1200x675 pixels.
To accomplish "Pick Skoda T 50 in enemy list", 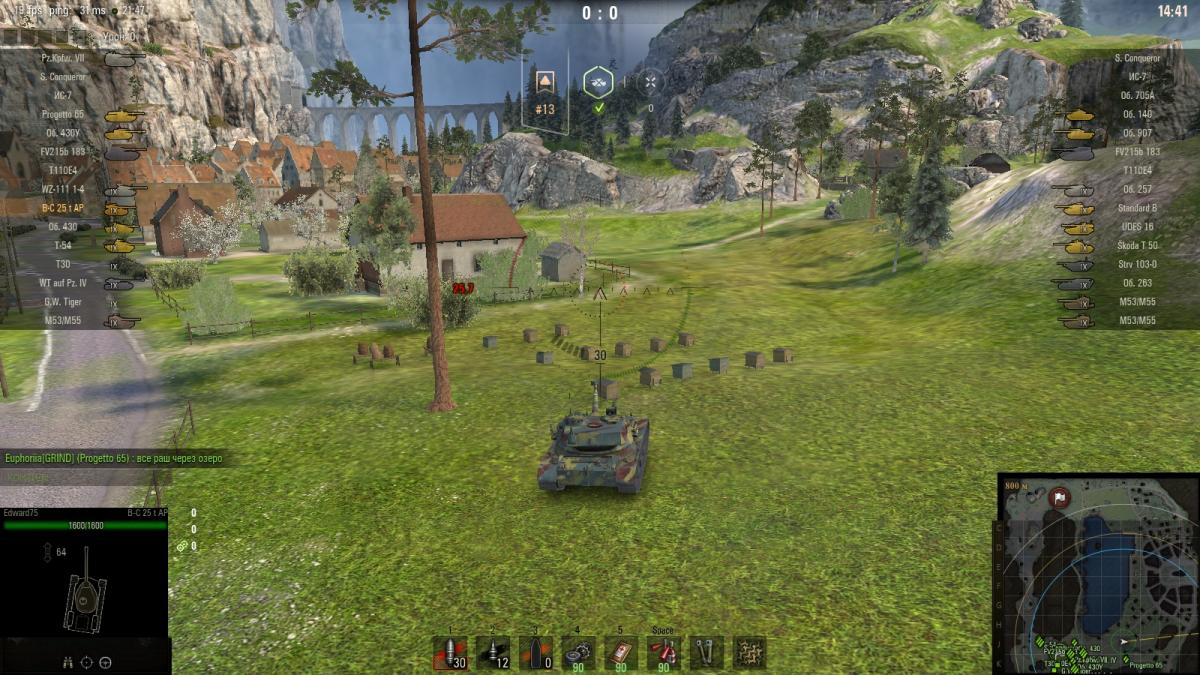I will click(1135, 246).
